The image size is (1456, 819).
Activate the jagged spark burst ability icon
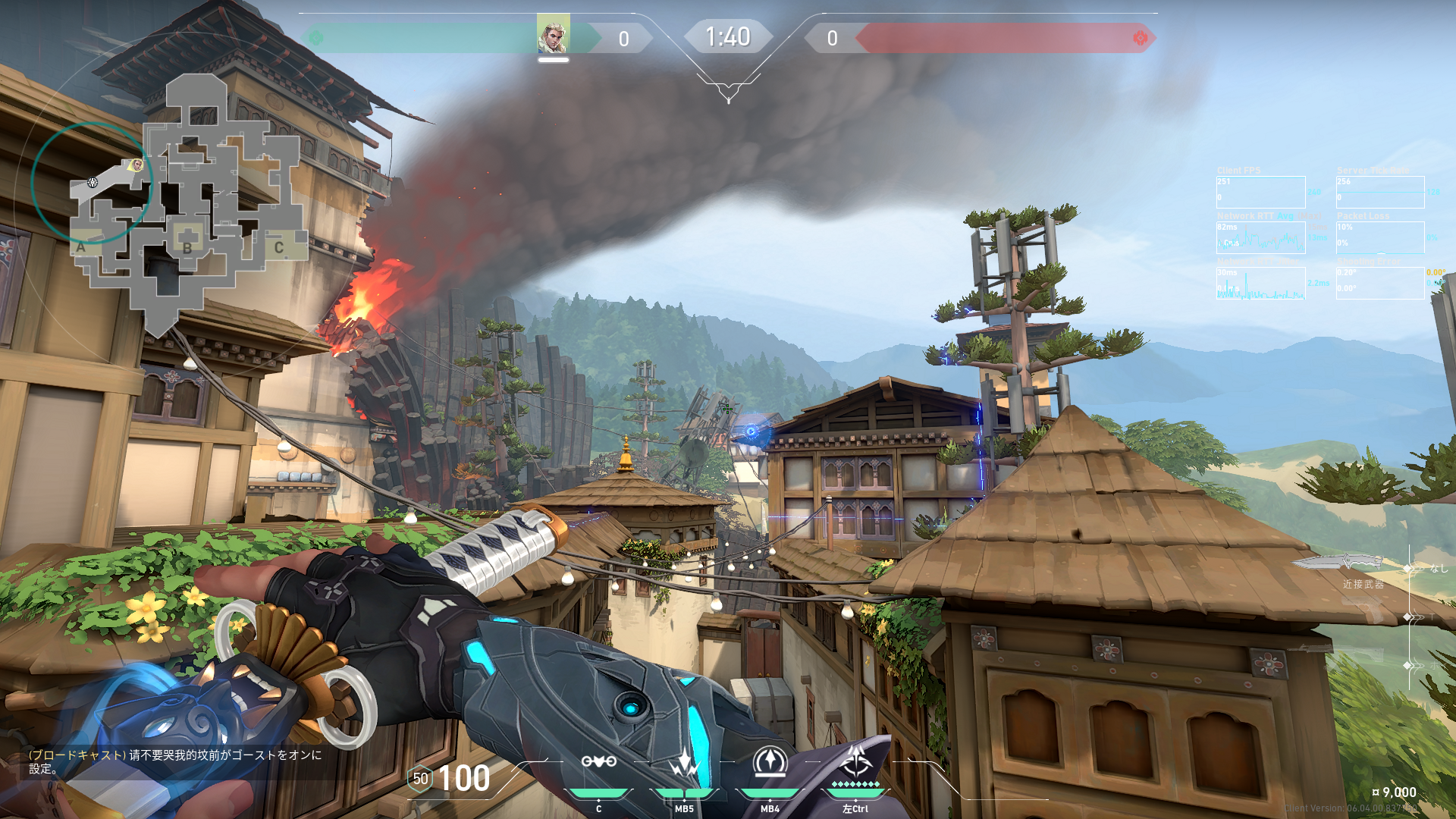click(x=684, y=761)
